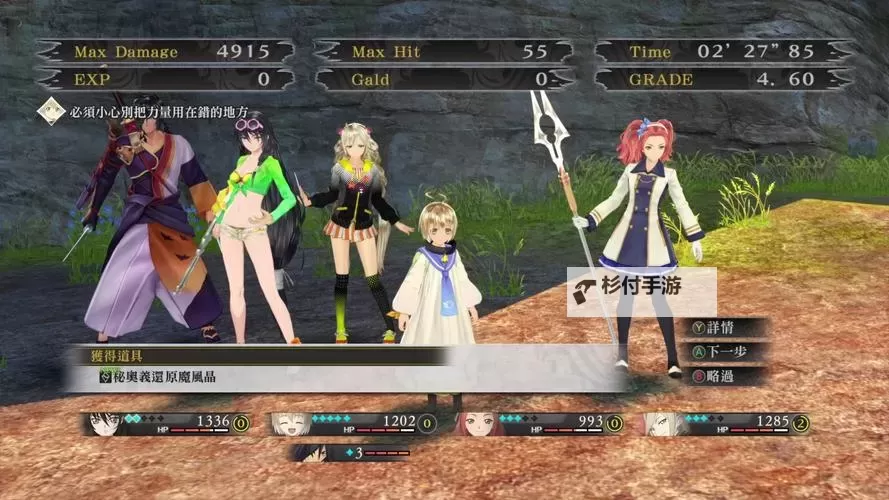The height and width of the screenshot is (500, 889).
Task: Open the 詳情 details option
Action: [719, 328]
